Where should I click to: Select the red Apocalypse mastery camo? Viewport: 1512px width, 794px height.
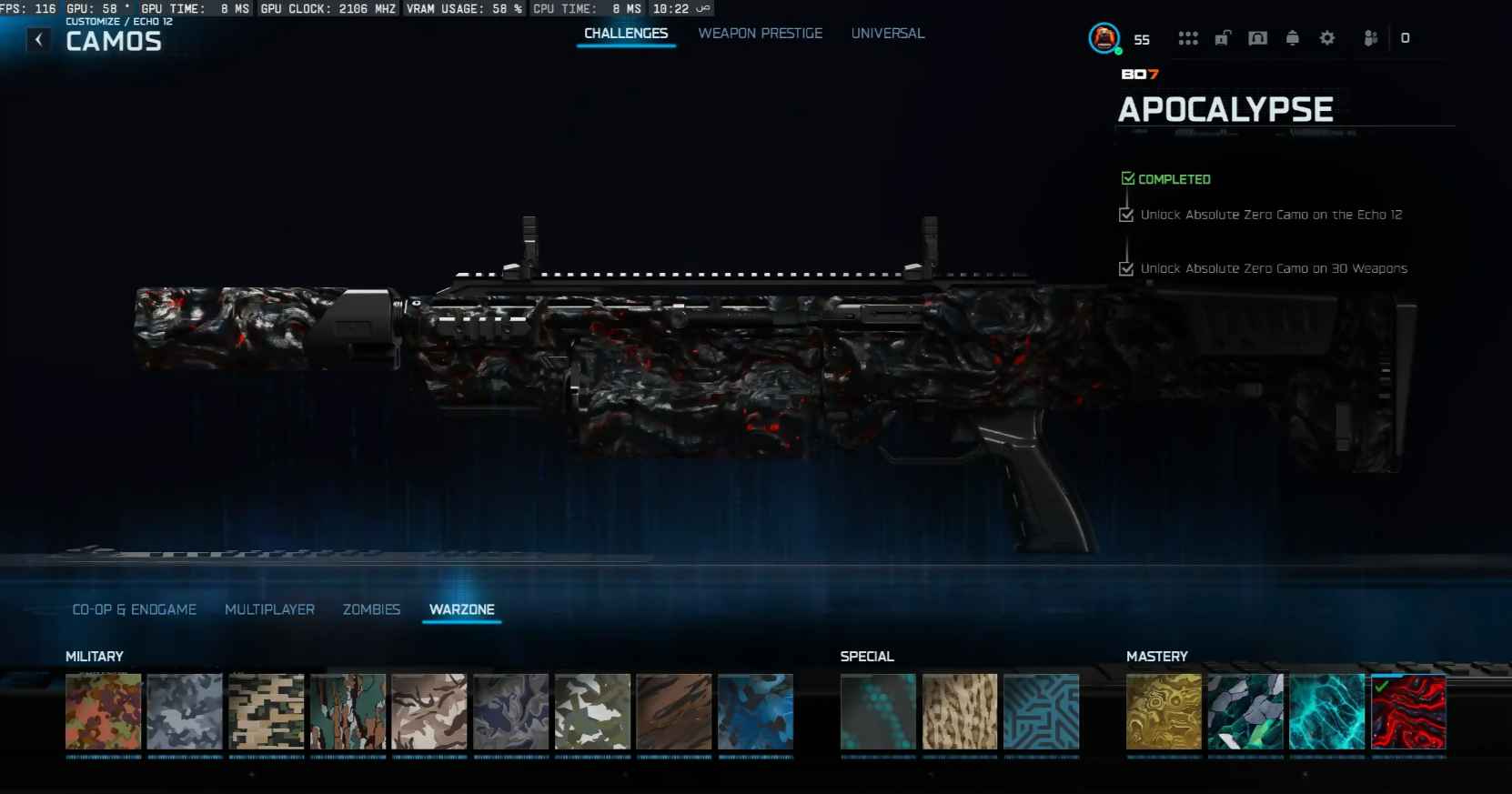point(1408,711)
